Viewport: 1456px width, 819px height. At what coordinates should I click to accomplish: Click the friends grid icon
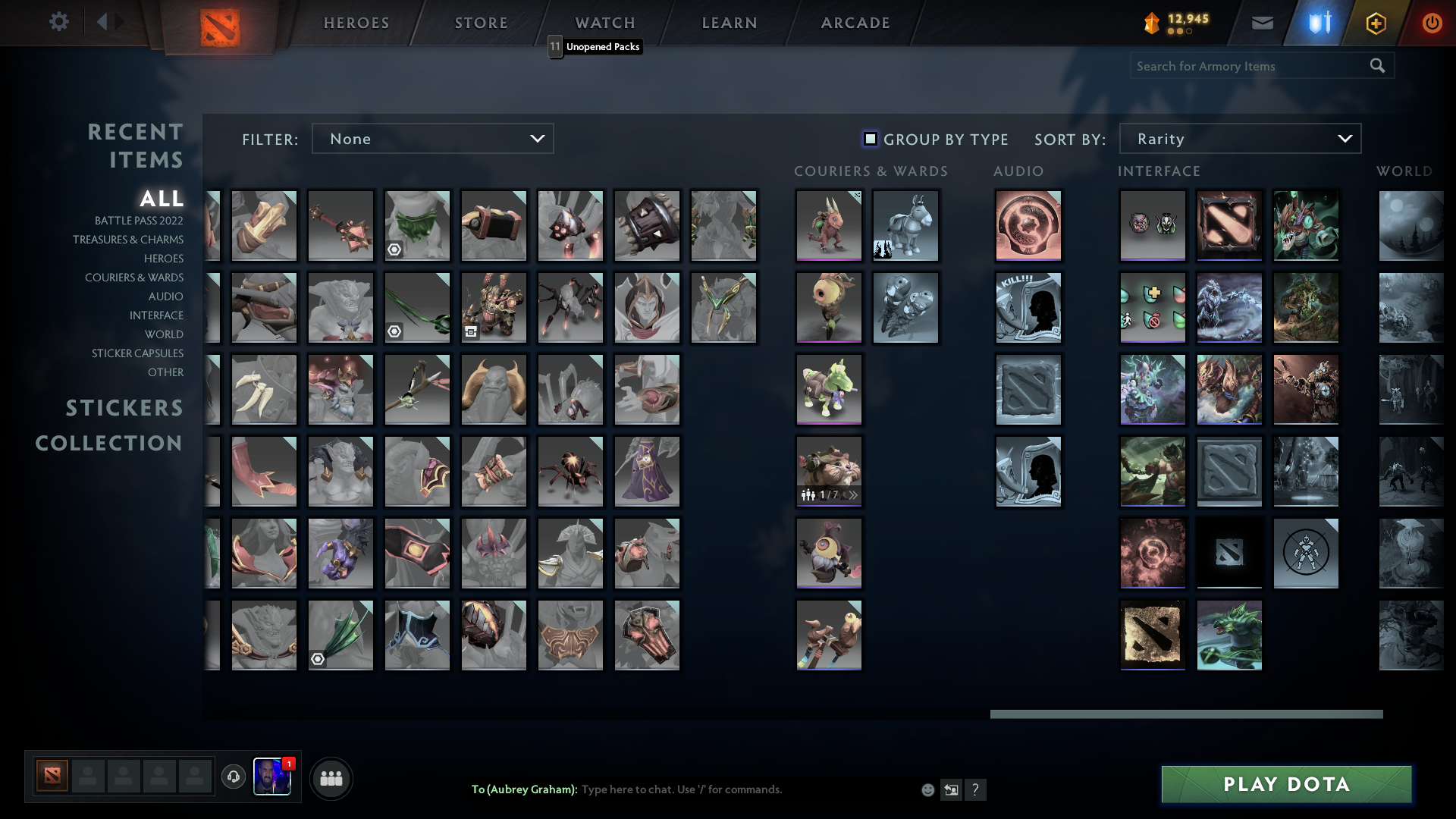coord(331,778)
